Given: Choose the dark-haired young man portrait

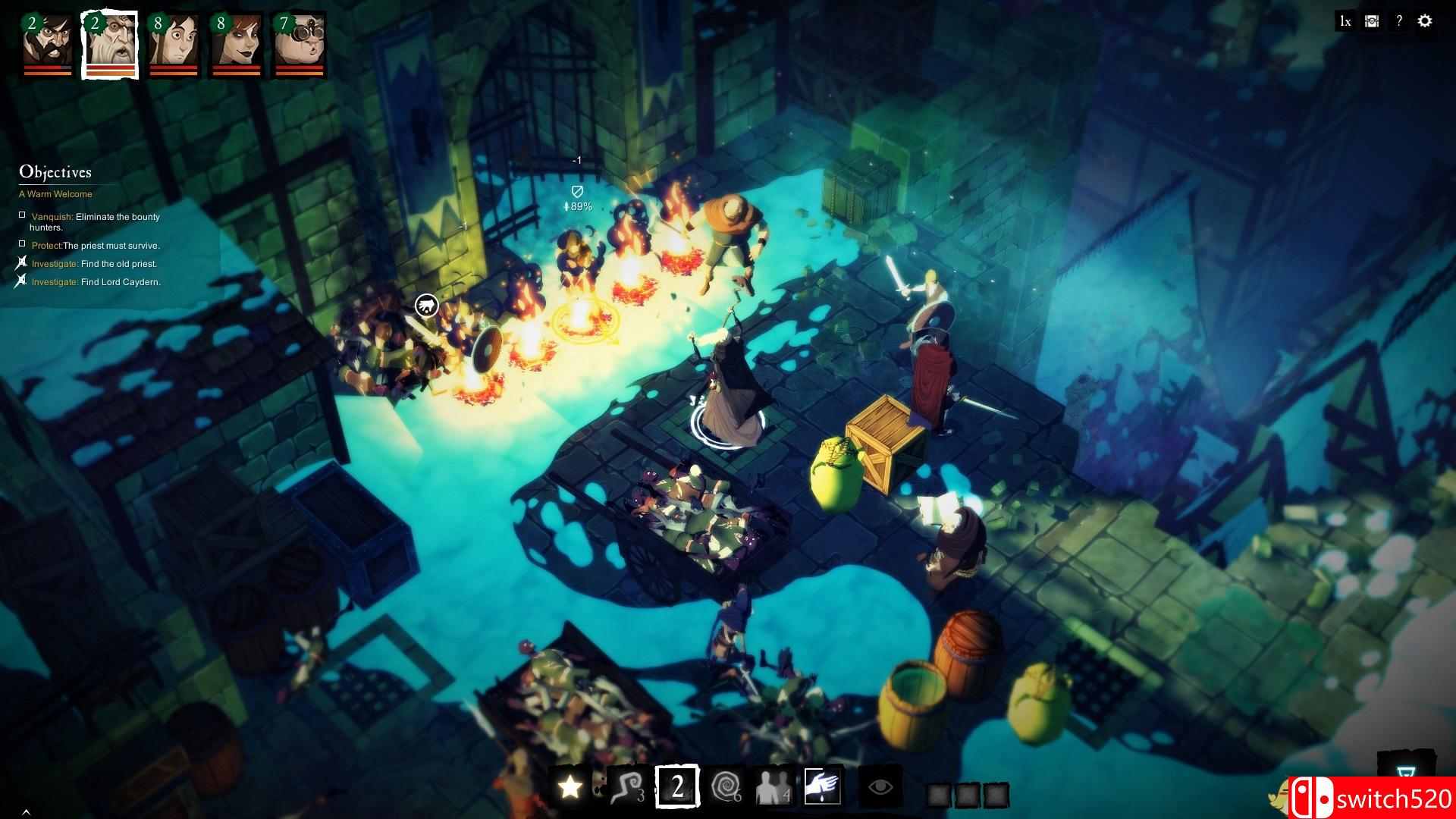Looking at the screenshot, I should 173,42.
